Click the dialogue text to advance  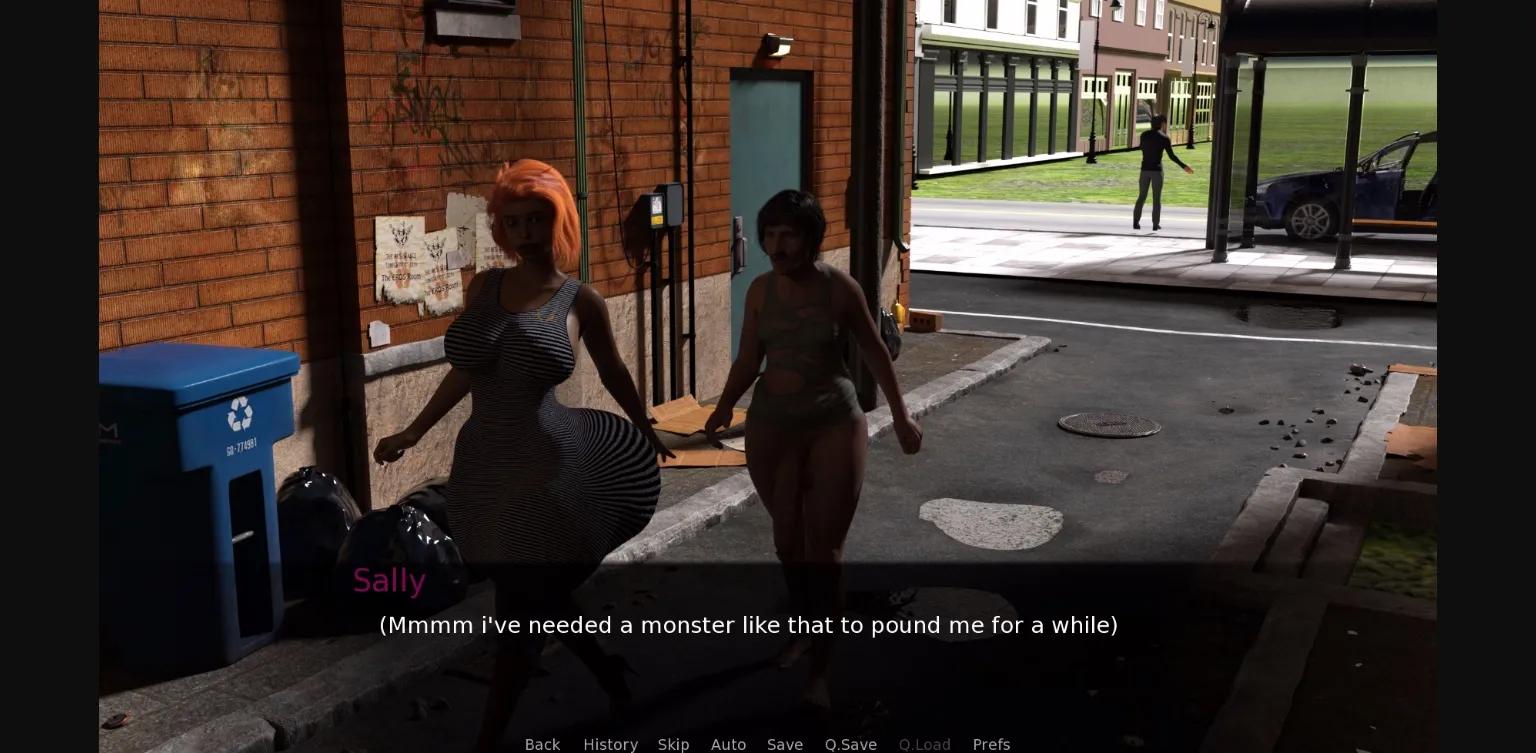tap(748, 625)
